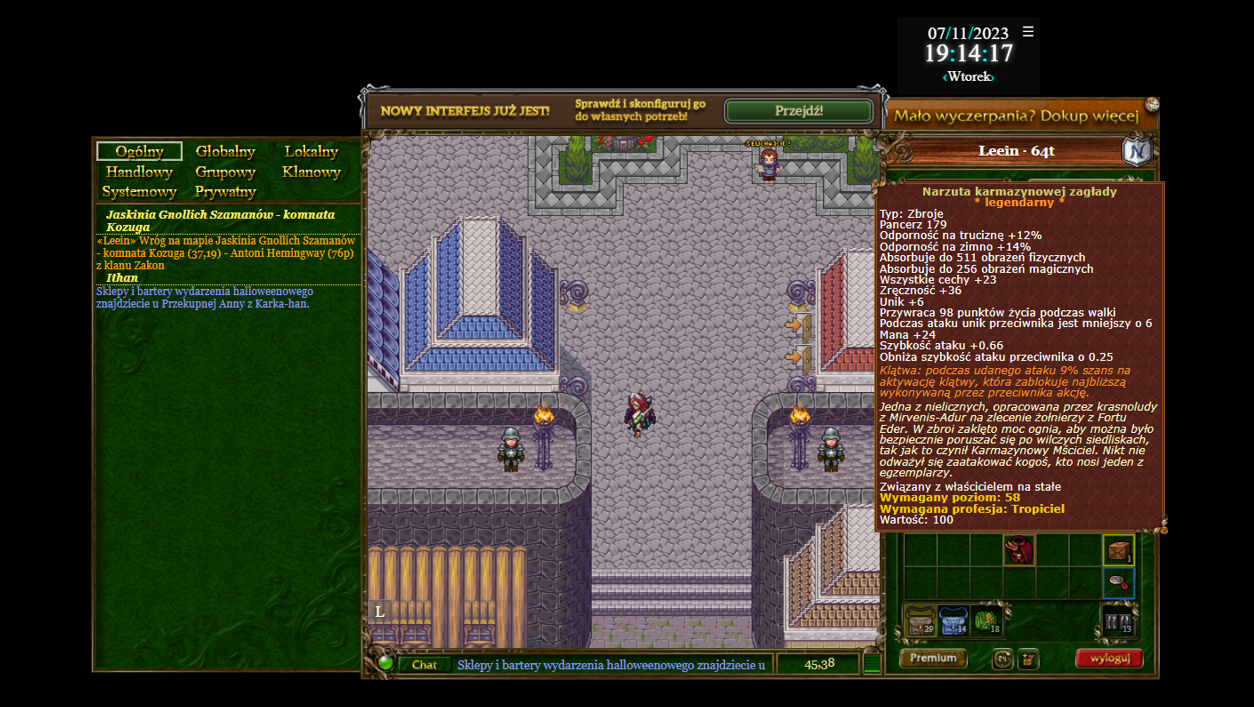This screenshot has height=707, width=1254.
Task: Select the crimson cloak inventory item
Action: tap(1019, 549)
